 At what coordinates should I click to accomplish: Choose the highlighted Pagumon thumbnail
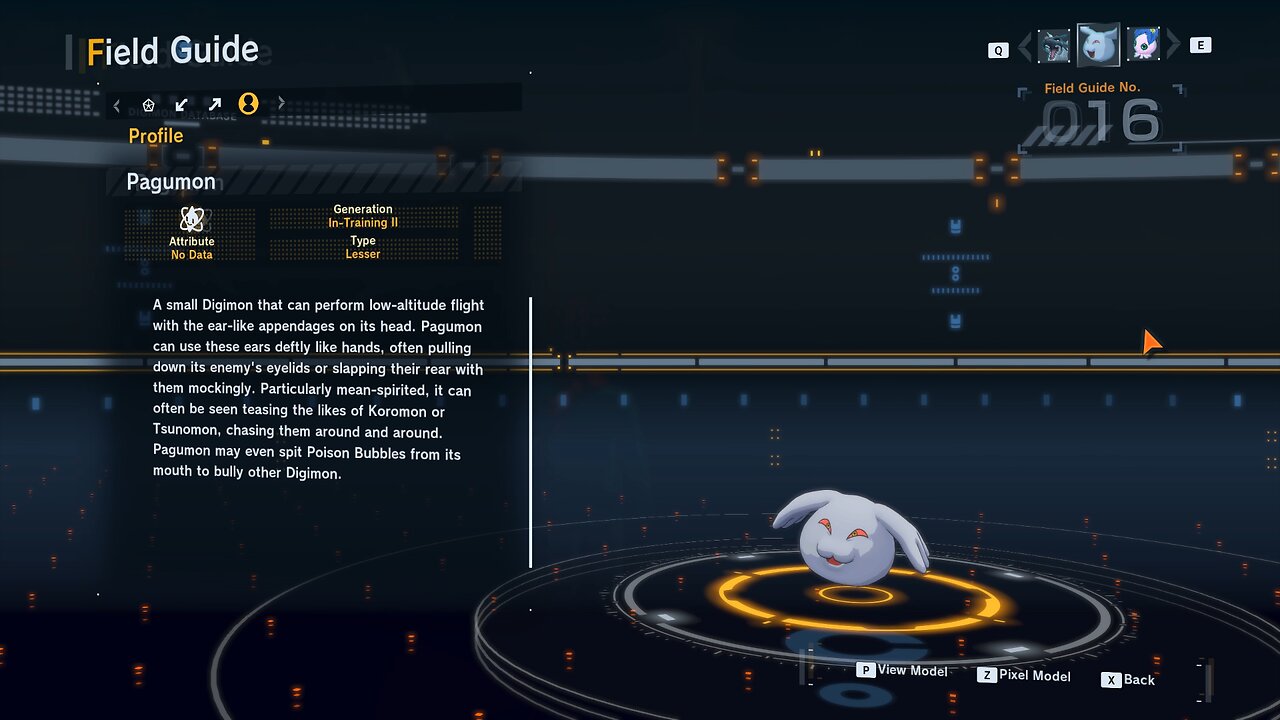[1098, 45]
